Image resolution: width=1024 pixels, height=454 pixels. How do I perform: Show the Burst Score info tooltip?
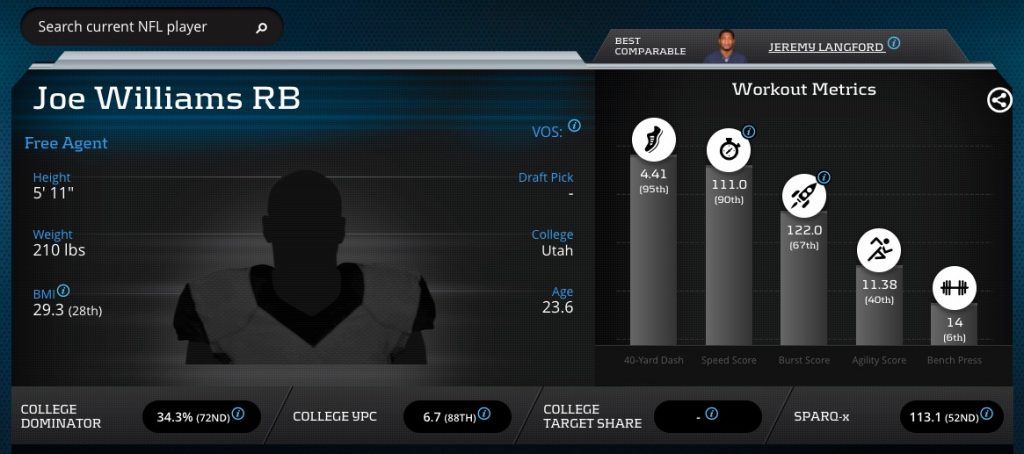pos(824,177)
